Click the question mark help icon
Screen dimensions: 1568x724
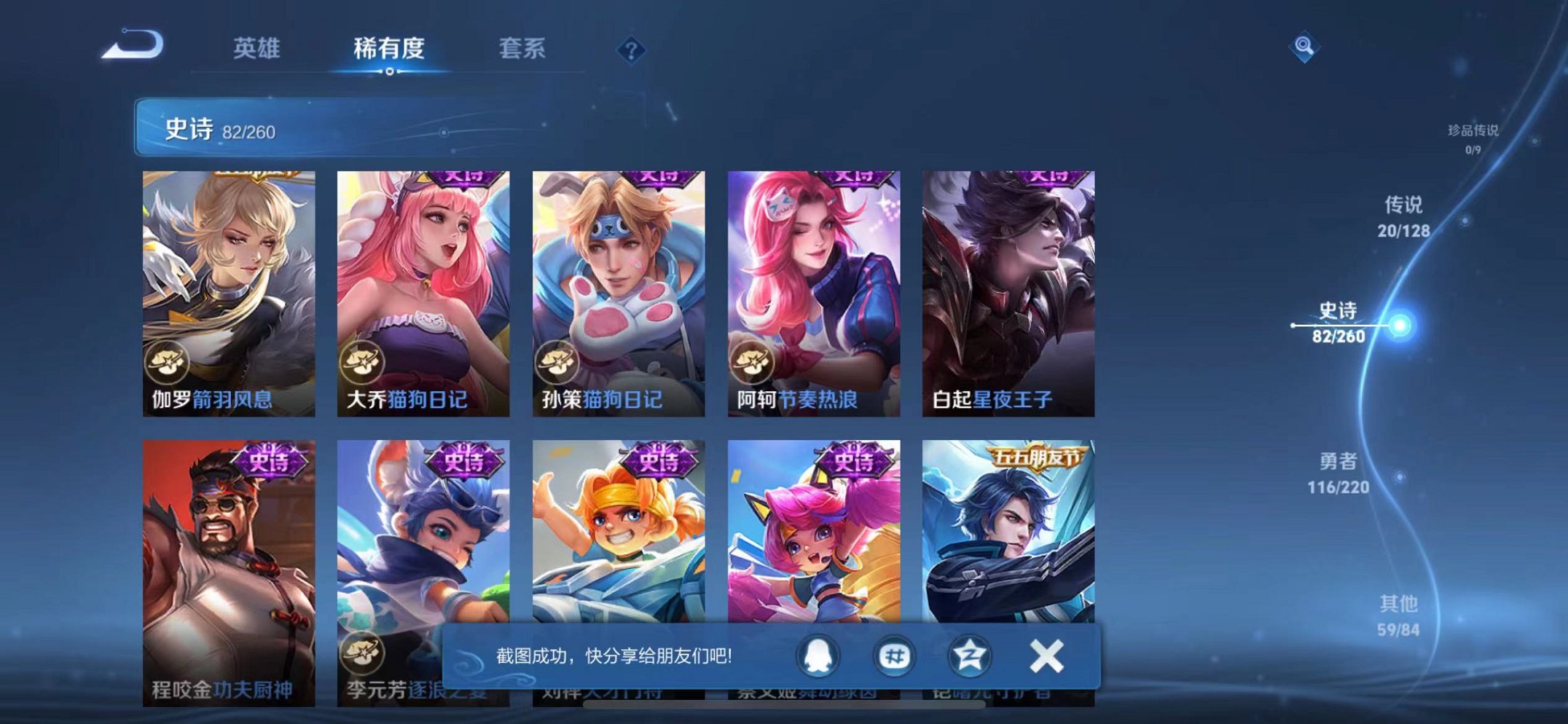coord(632,50)
